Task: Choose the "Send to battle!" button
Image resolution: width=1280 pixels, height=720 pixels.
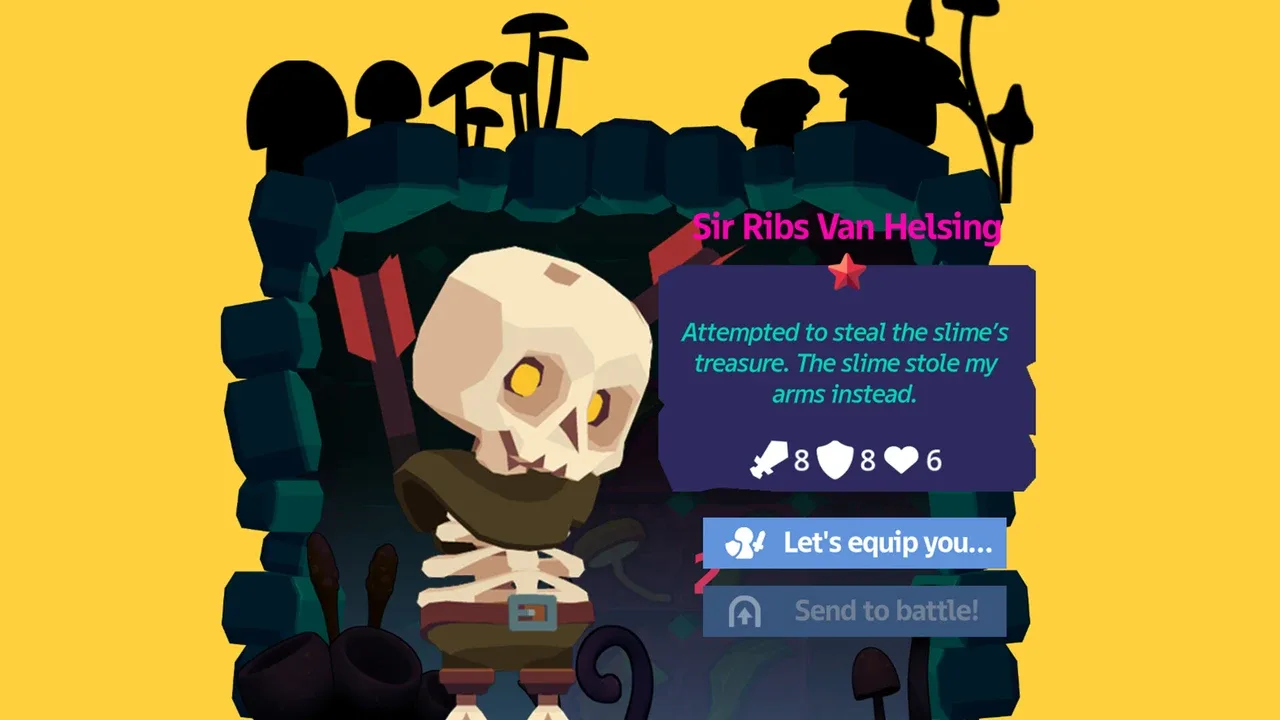Action: coord(854,611)
